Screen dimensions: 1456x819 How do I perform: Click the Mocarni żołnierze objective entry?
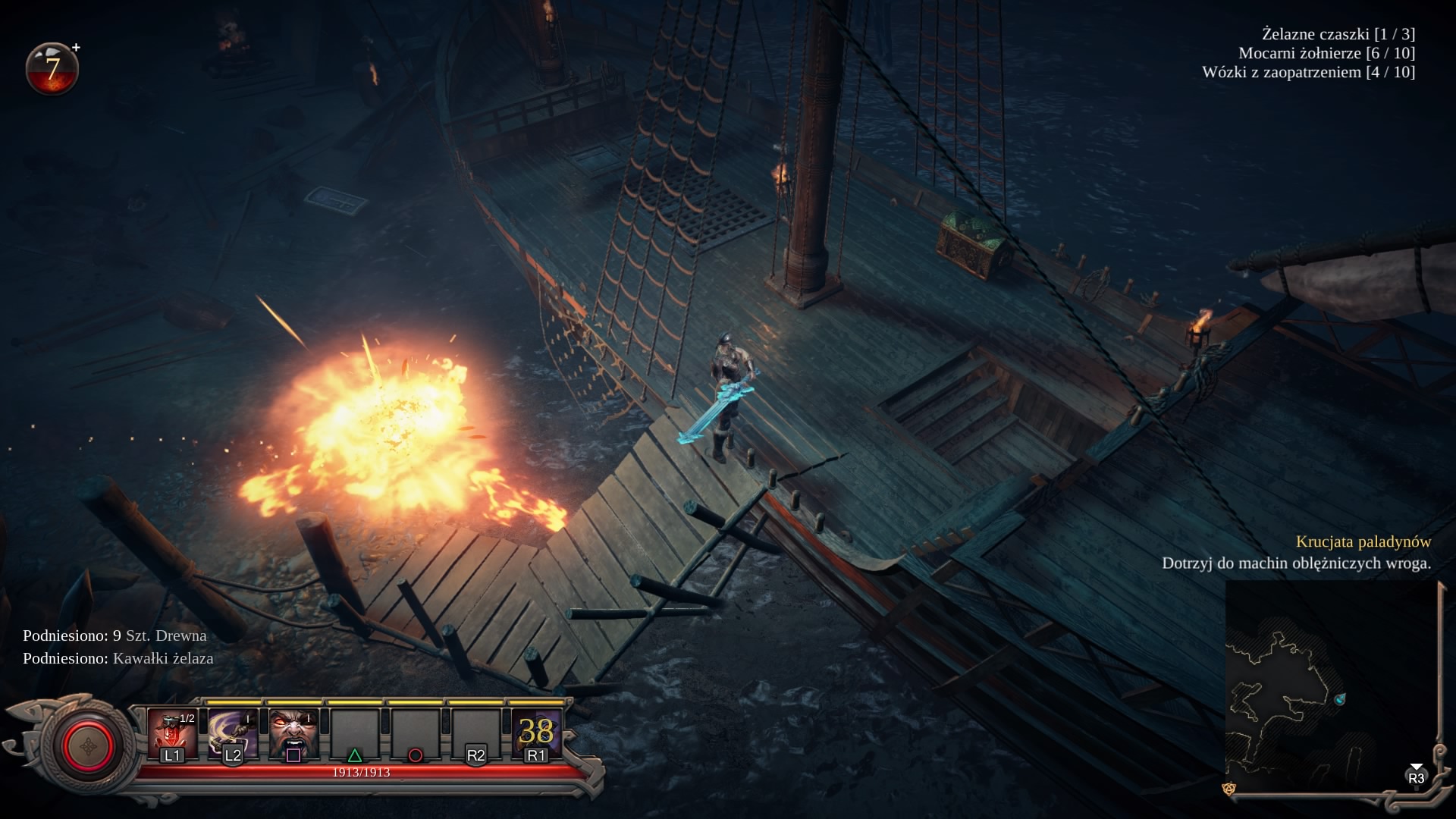pos(1326,53)
